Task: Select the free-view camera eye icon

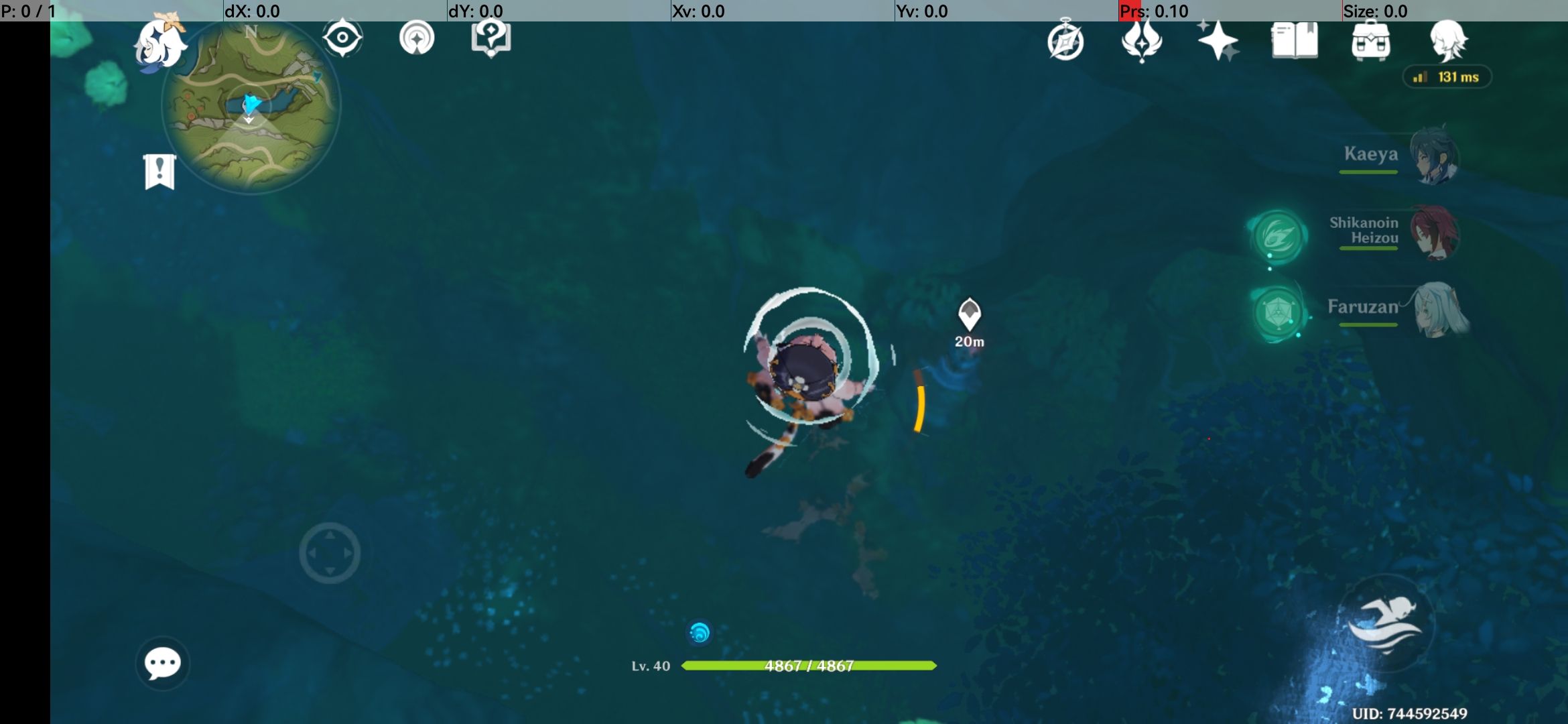Action: coord(344,38)
